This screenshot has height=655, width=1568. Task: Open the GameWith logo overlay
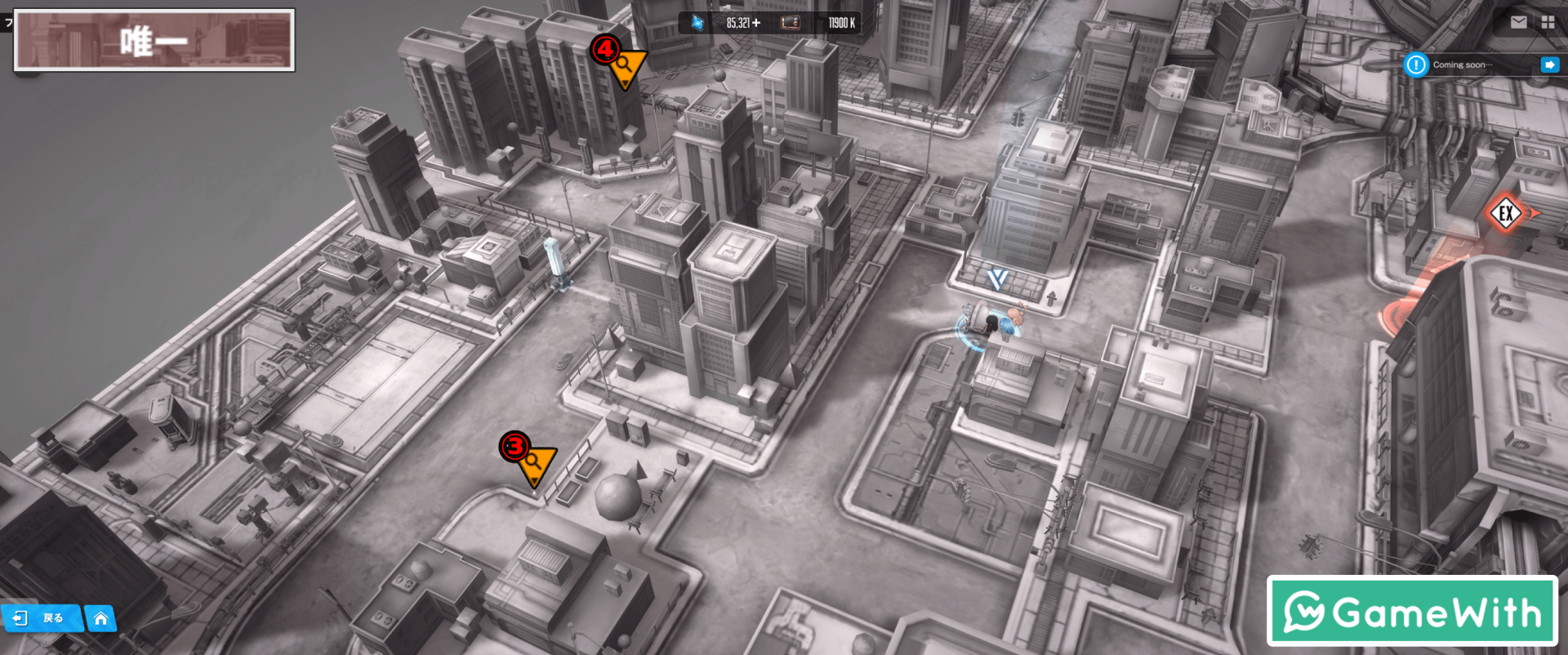click(1412, 611)
